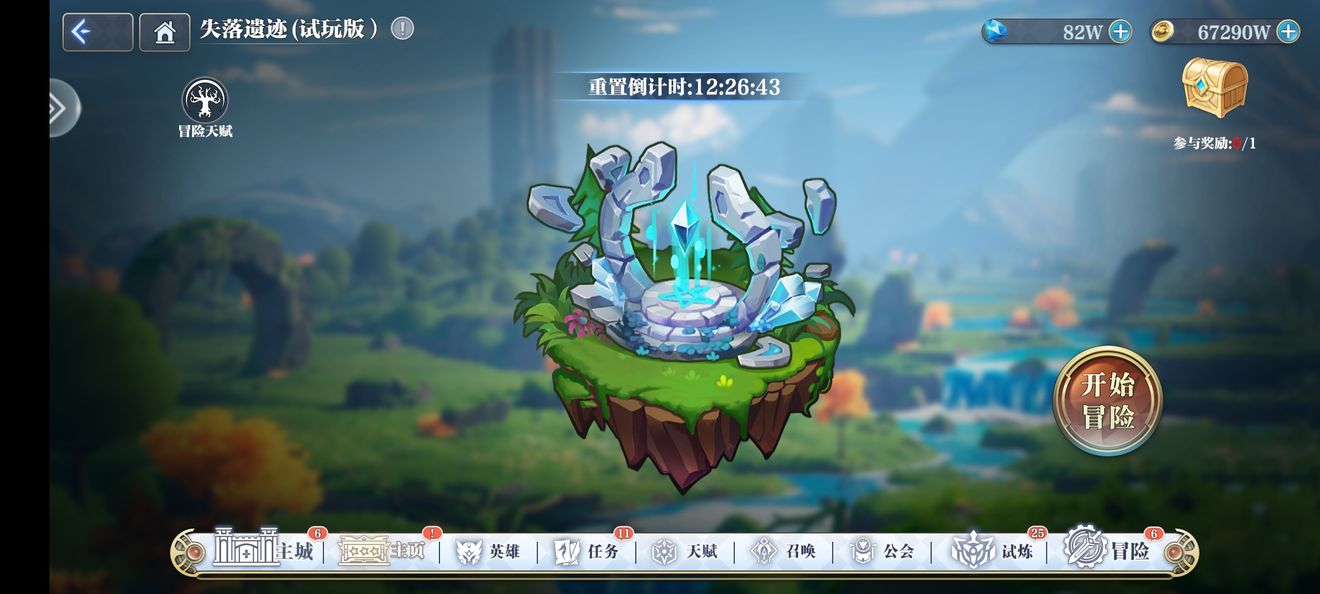Add more gold coins with plus
The height and width of the screenshot is (594, 1320).
tap(1288, 32)
